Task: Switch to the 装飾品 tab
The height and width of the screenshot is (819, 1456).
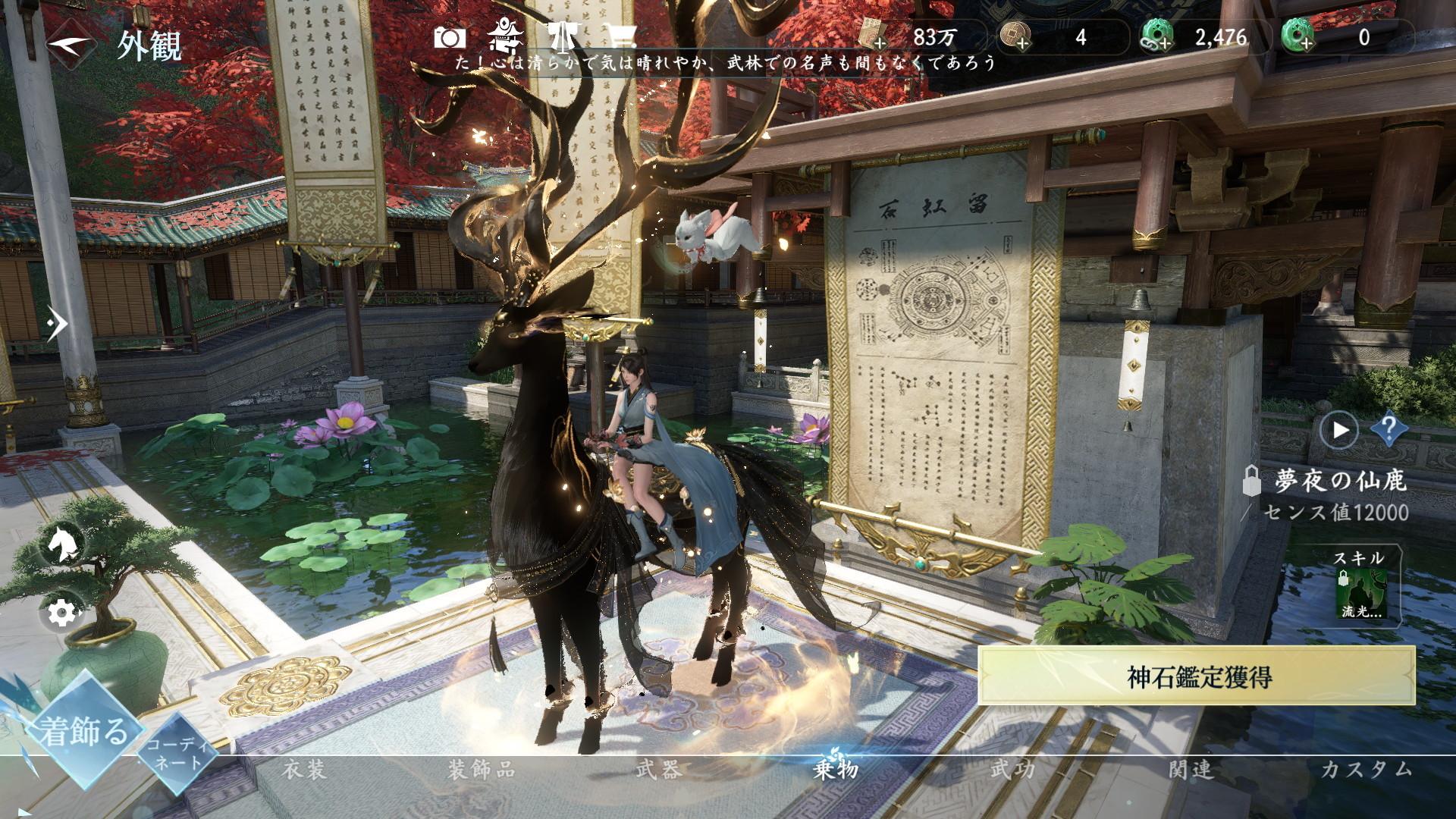Action: (482, 770)
